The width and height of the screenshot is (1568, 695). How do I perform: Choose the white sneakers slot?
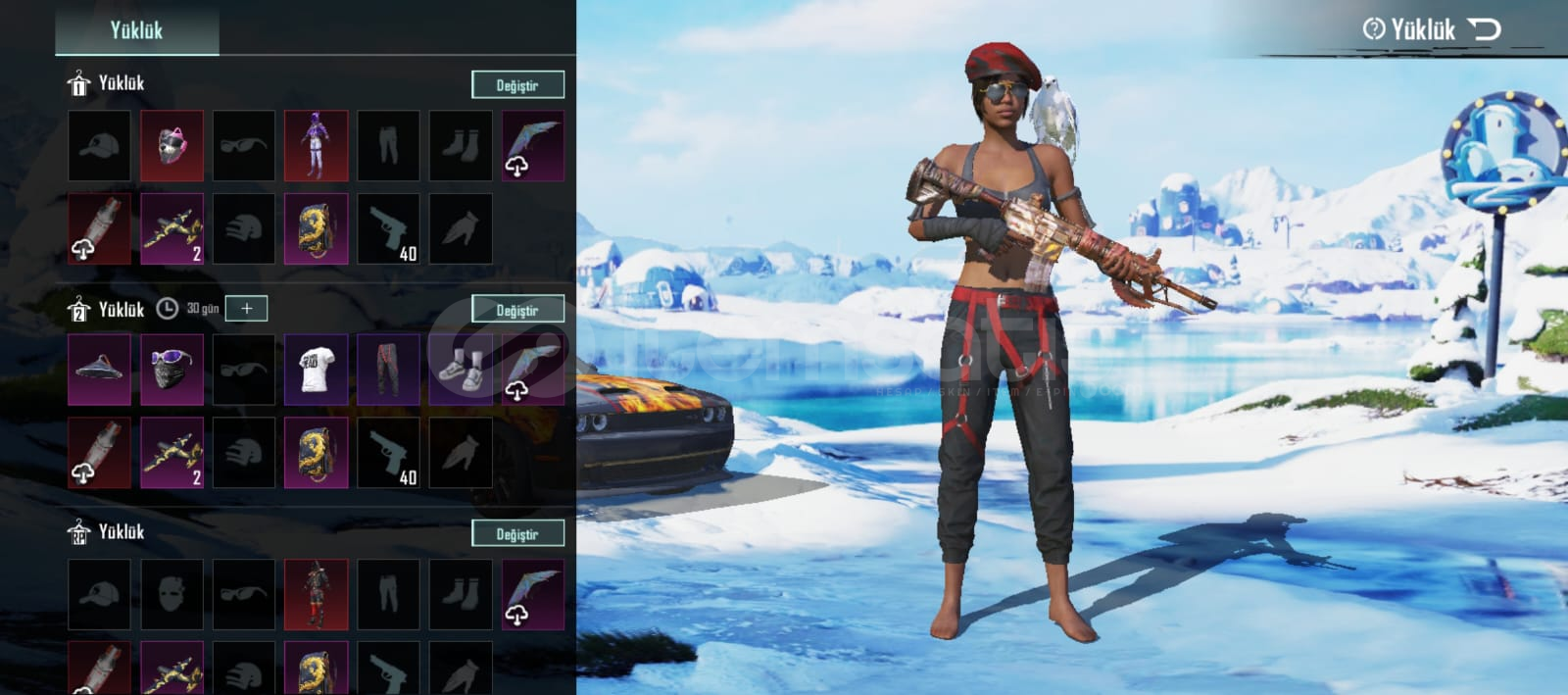tap(461, 370)
